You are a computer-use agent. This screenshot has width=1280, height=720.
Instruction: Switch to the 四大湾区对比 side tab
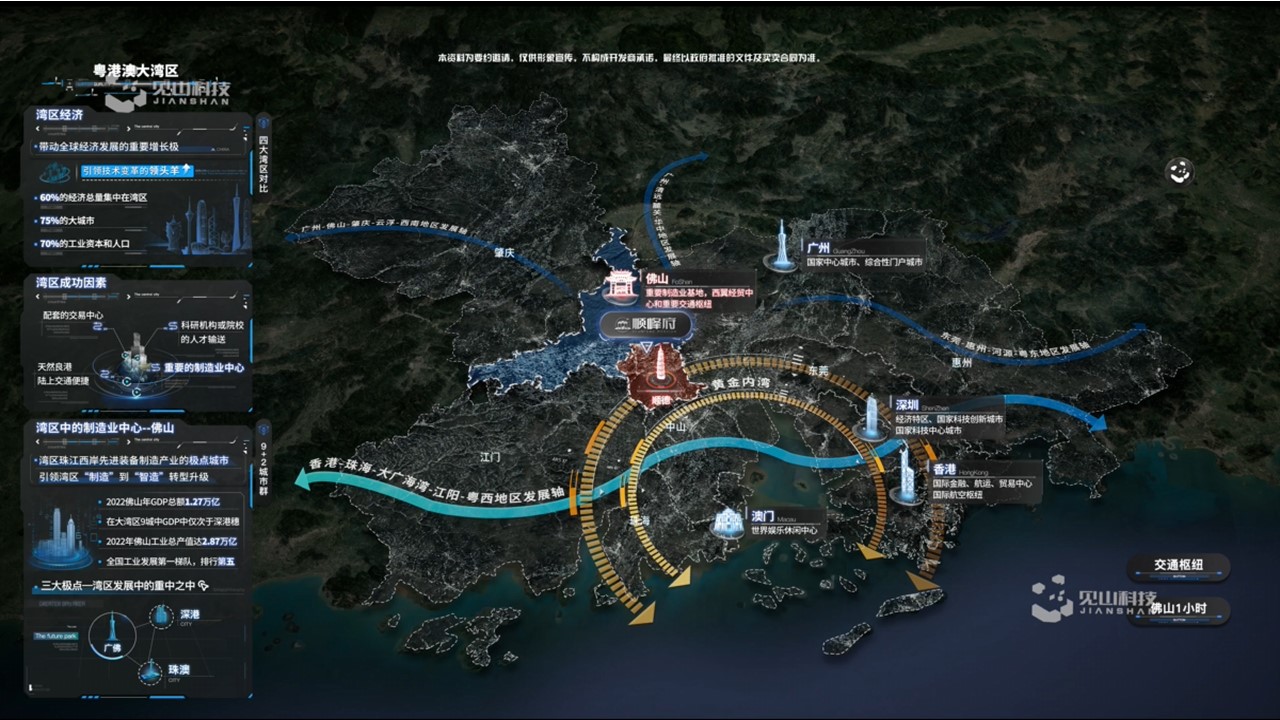[263, 163]
